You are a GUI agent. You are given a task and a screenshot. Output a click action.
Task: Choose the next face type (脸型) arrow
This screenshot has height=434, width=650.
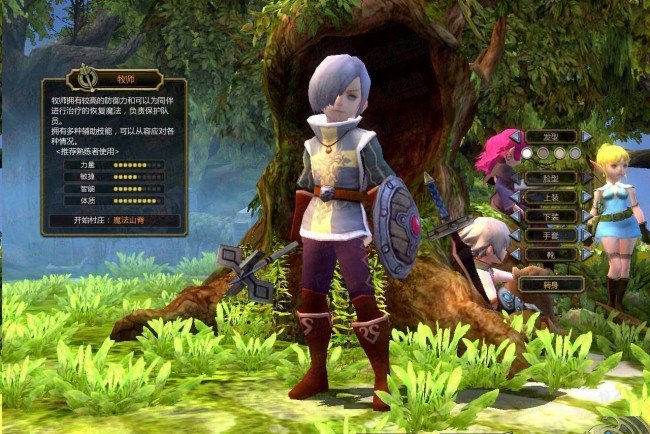point(587,178)
